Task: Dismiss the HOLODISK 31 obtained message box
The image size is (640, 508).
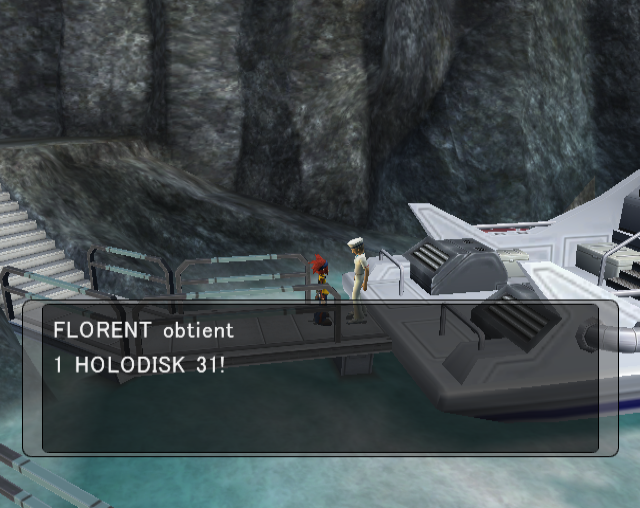Action: click(320, 378)
